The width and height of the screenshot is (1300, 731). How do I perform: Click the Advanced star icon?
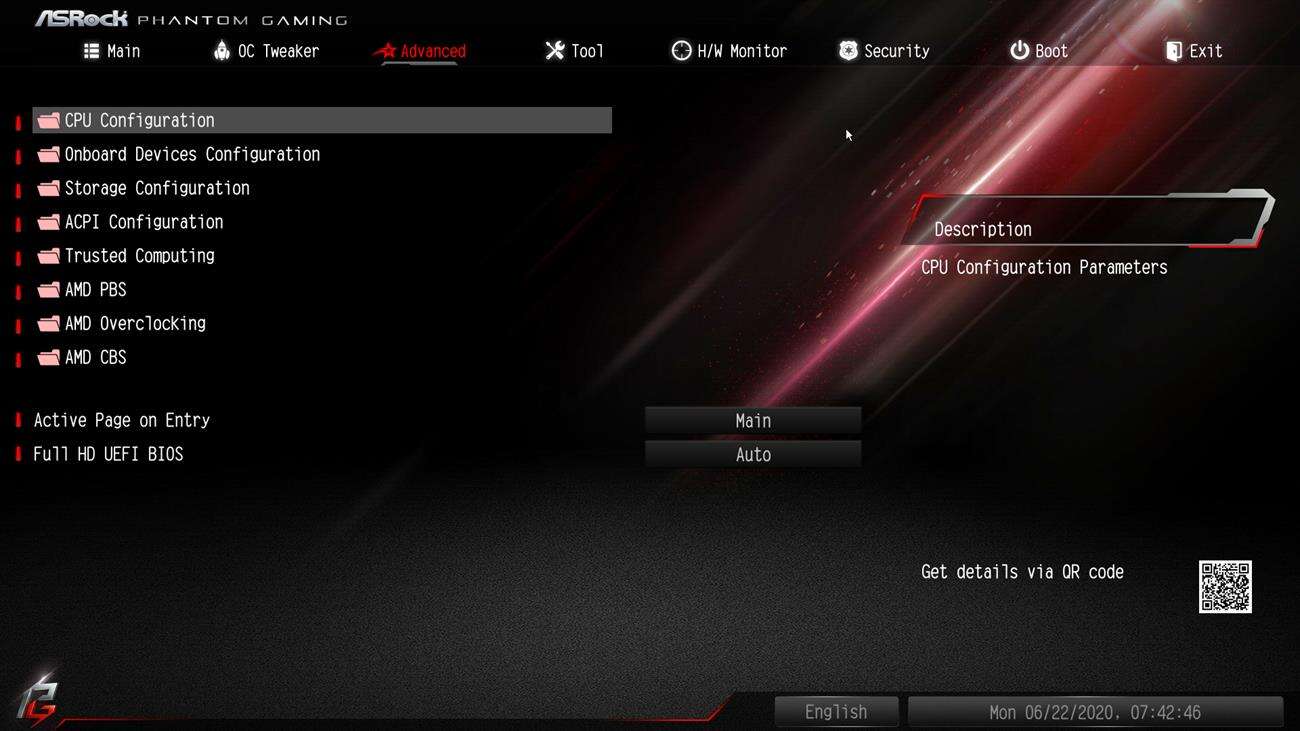387,50
